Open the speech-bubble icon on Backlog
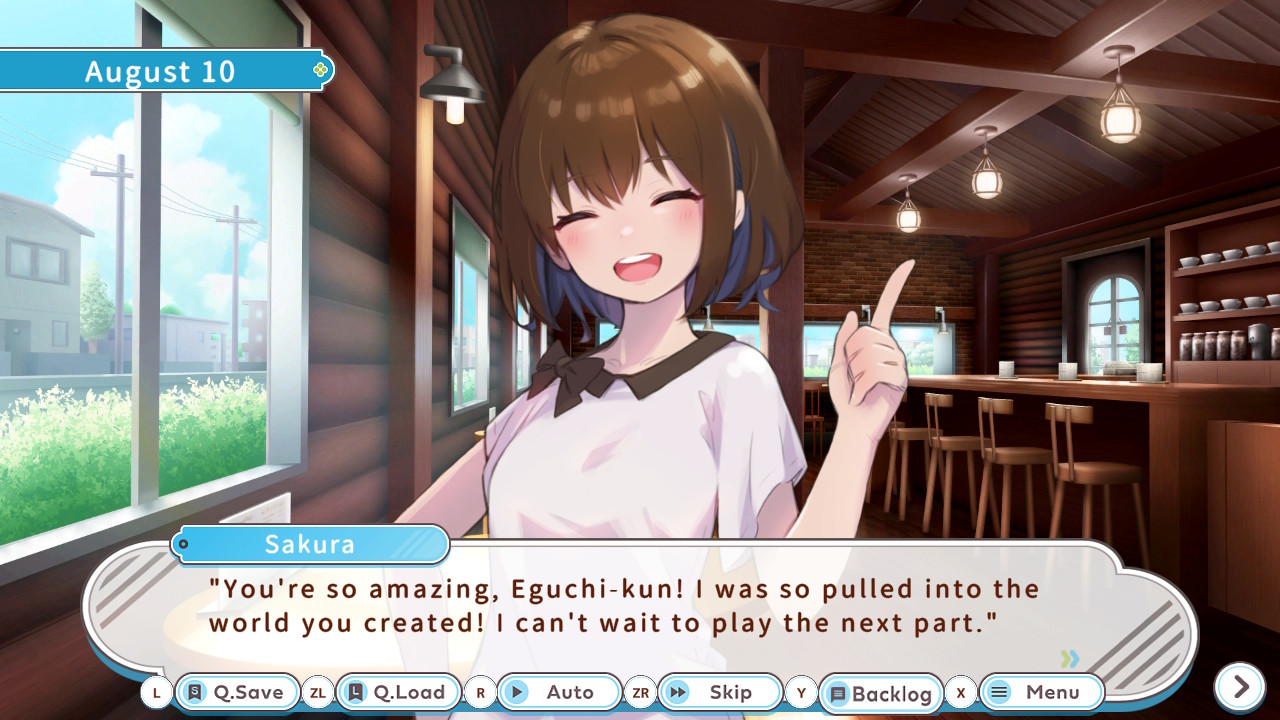Image resolution: width=1280 pixels, height=720 pixels. click(836, 692)
